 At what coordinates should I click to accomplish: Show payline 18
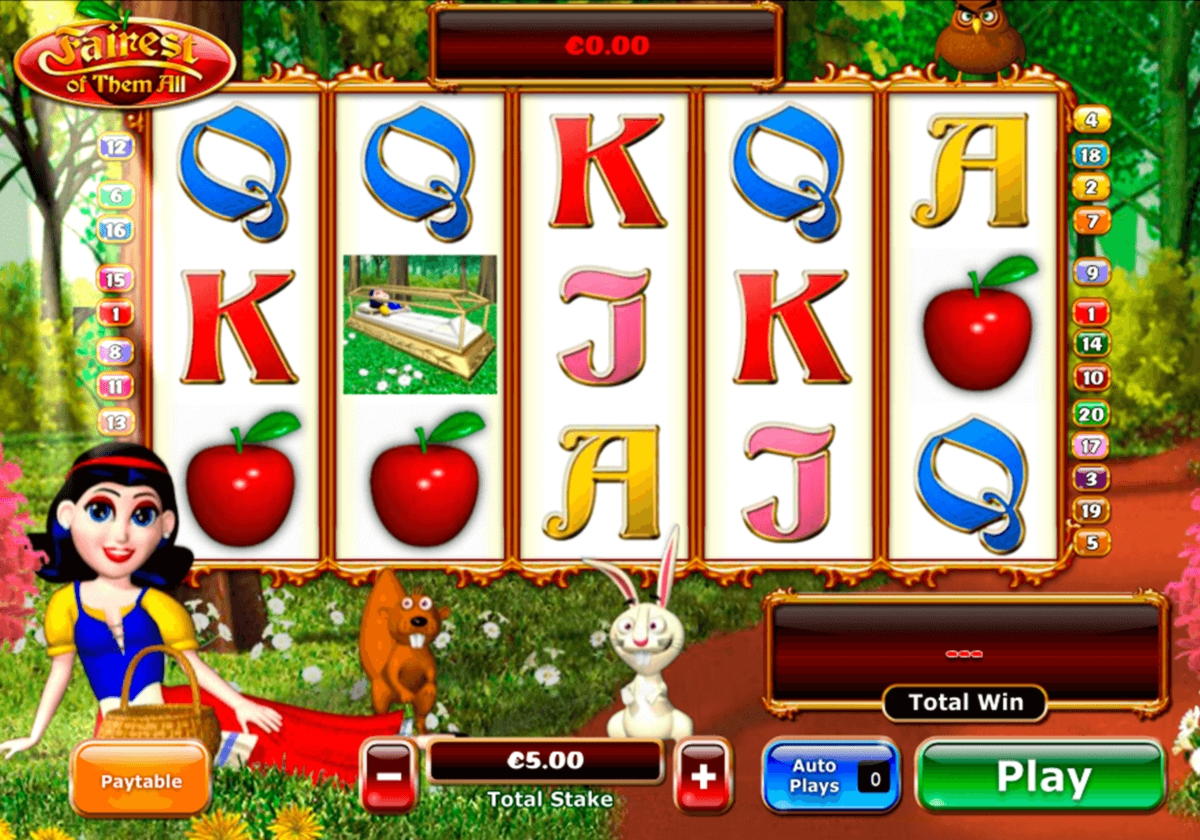click(x=1092, y=155)
